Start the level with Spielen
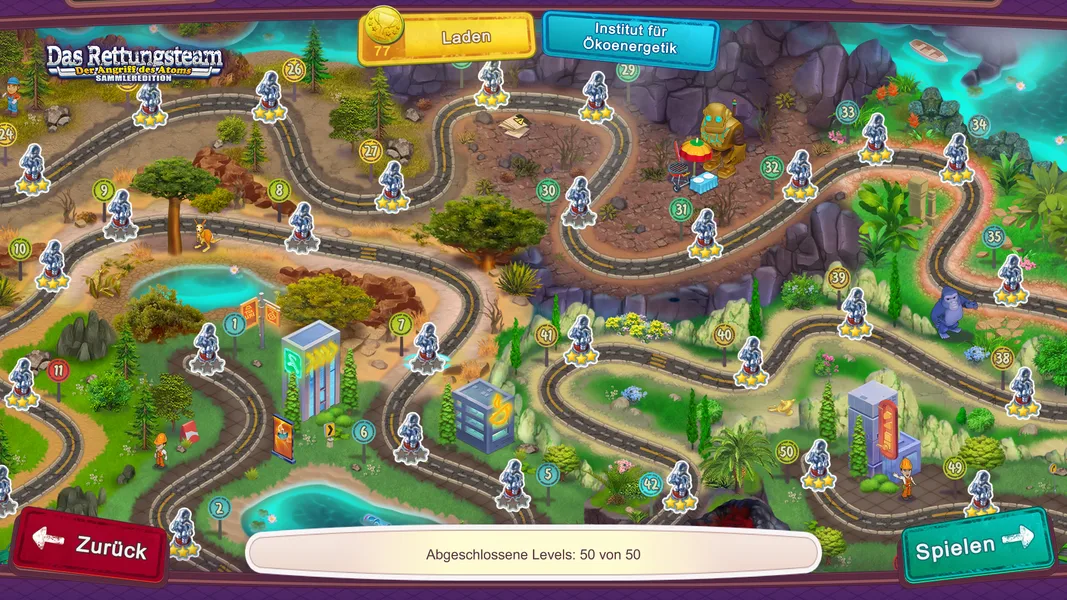The height and width of the screenshot is (600, 1067). pos(976,546)
